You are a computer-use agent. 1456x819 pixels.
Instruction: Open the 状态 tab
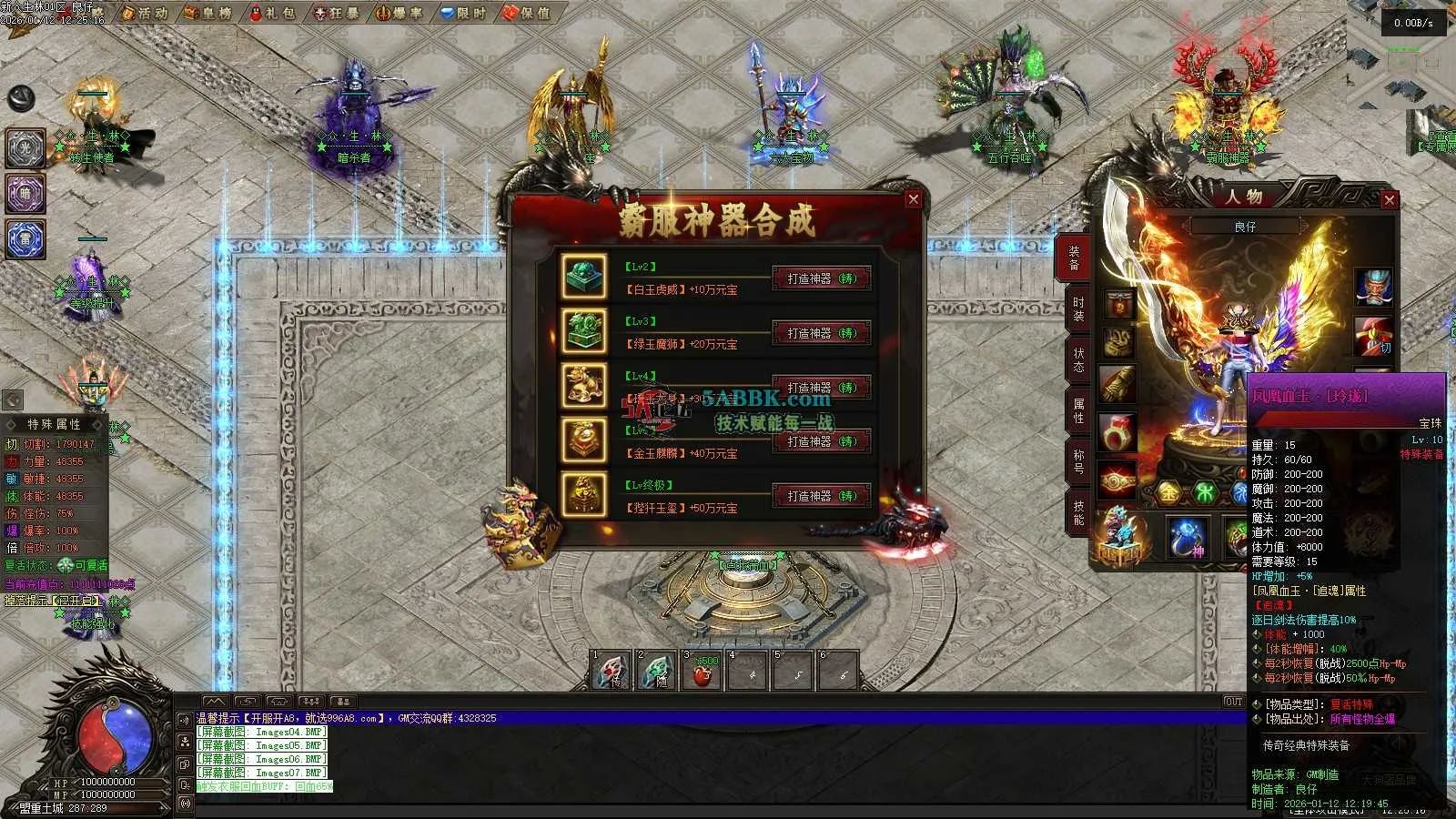[x=1077, y=359]
